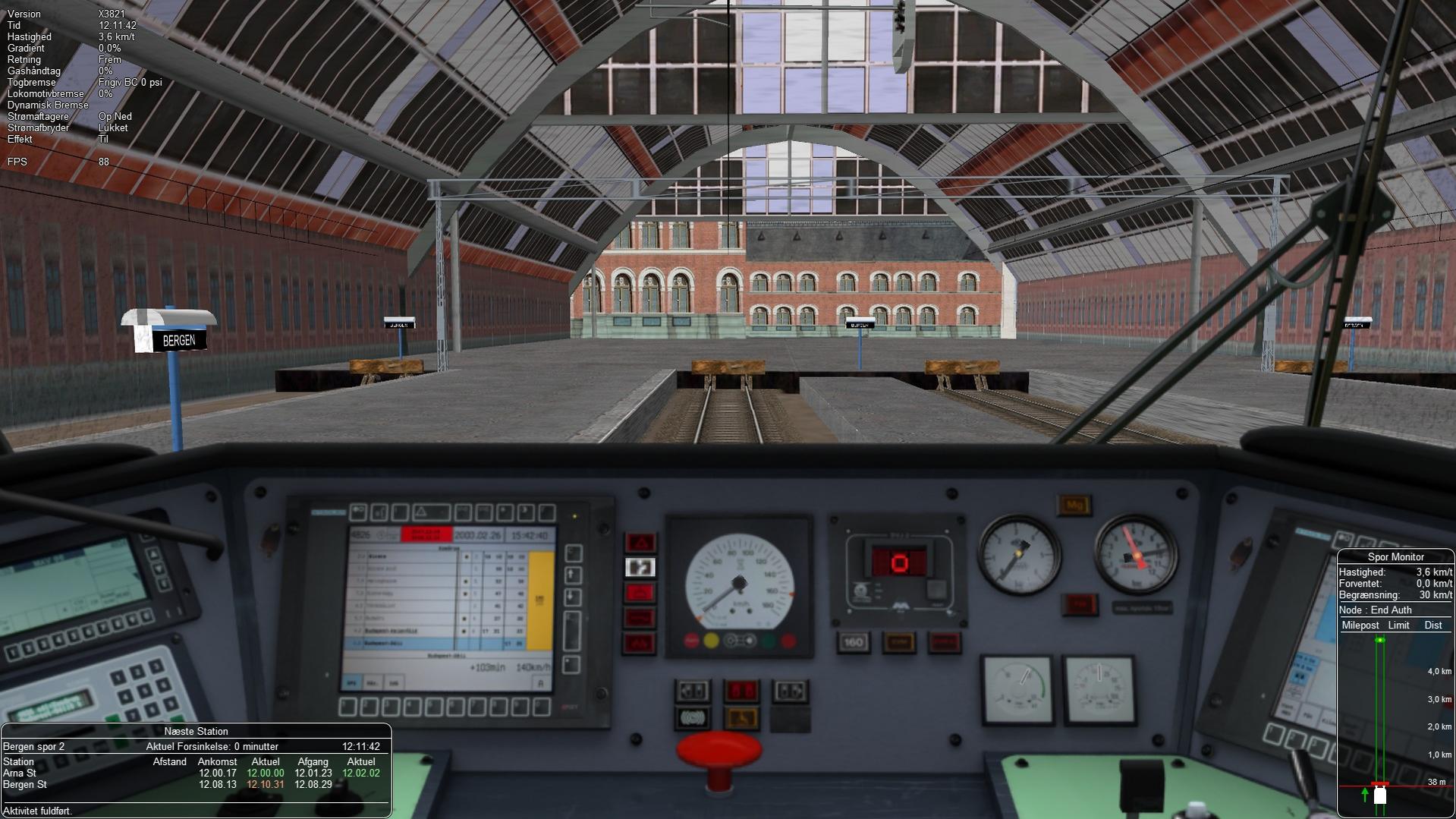Choose the Bergen St timetable row
Image resolution: width=1456 pixels, height=819 pixels.
tap(191, 784)
